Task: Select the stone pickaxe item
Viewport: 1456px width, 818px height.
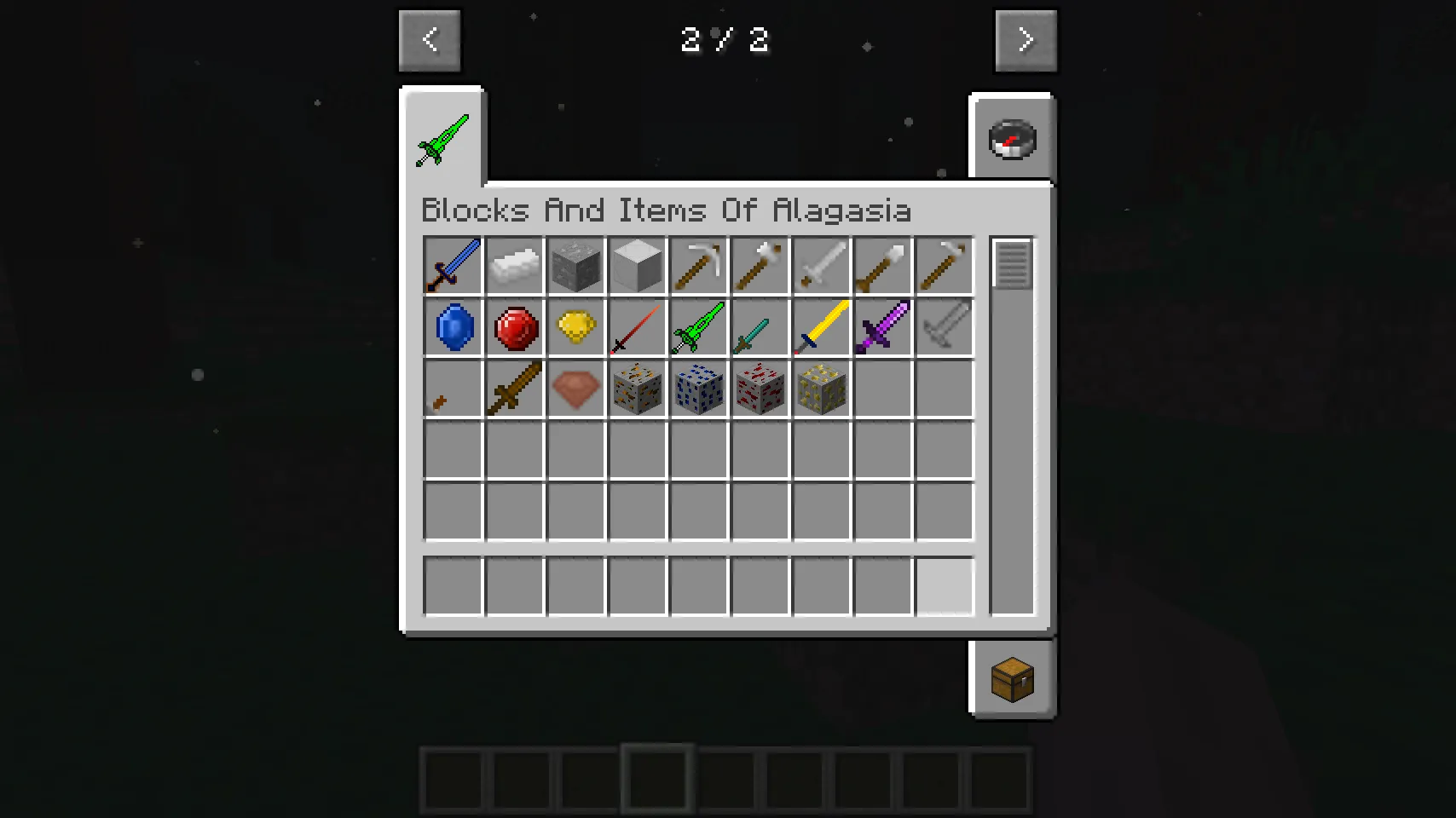Action: (698, 265)
